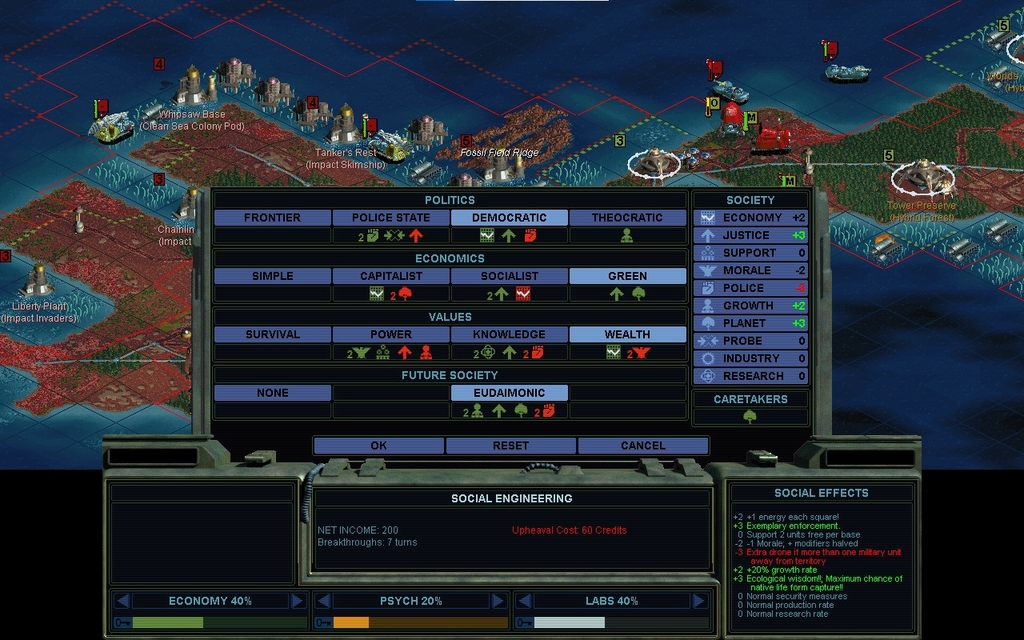Select Knowledge values
Viewport: 1024px width, 640px height.
(509, 335)
